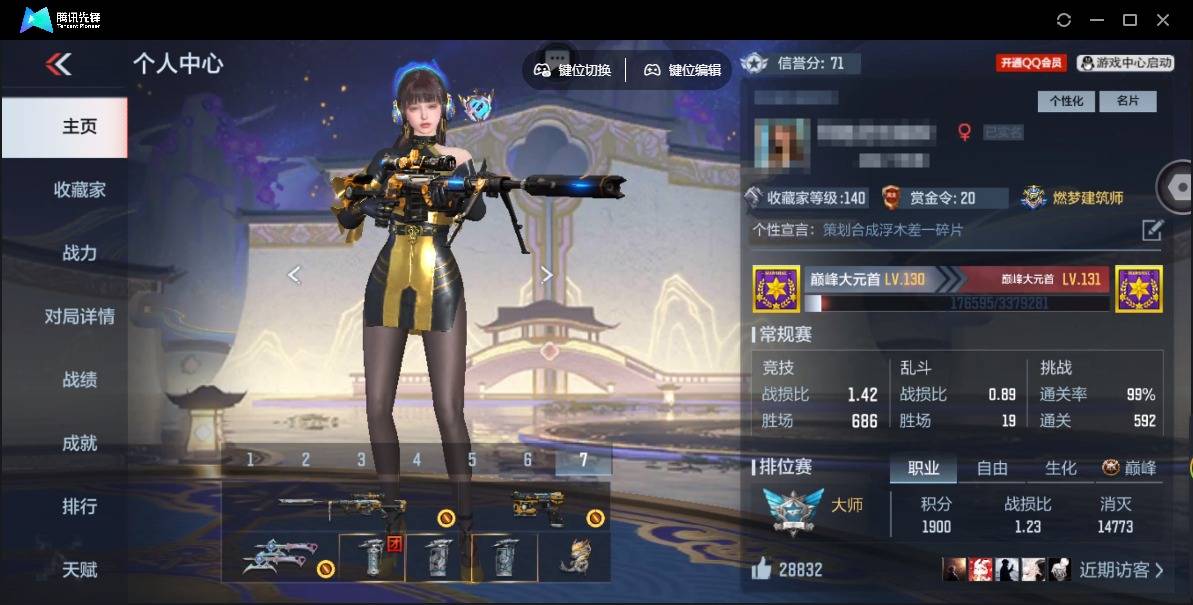The height and width of the screenshot is (605, 1193).
Task: Click the 键位切换 button
Action: pyautogui.click(x=573, y=70)
